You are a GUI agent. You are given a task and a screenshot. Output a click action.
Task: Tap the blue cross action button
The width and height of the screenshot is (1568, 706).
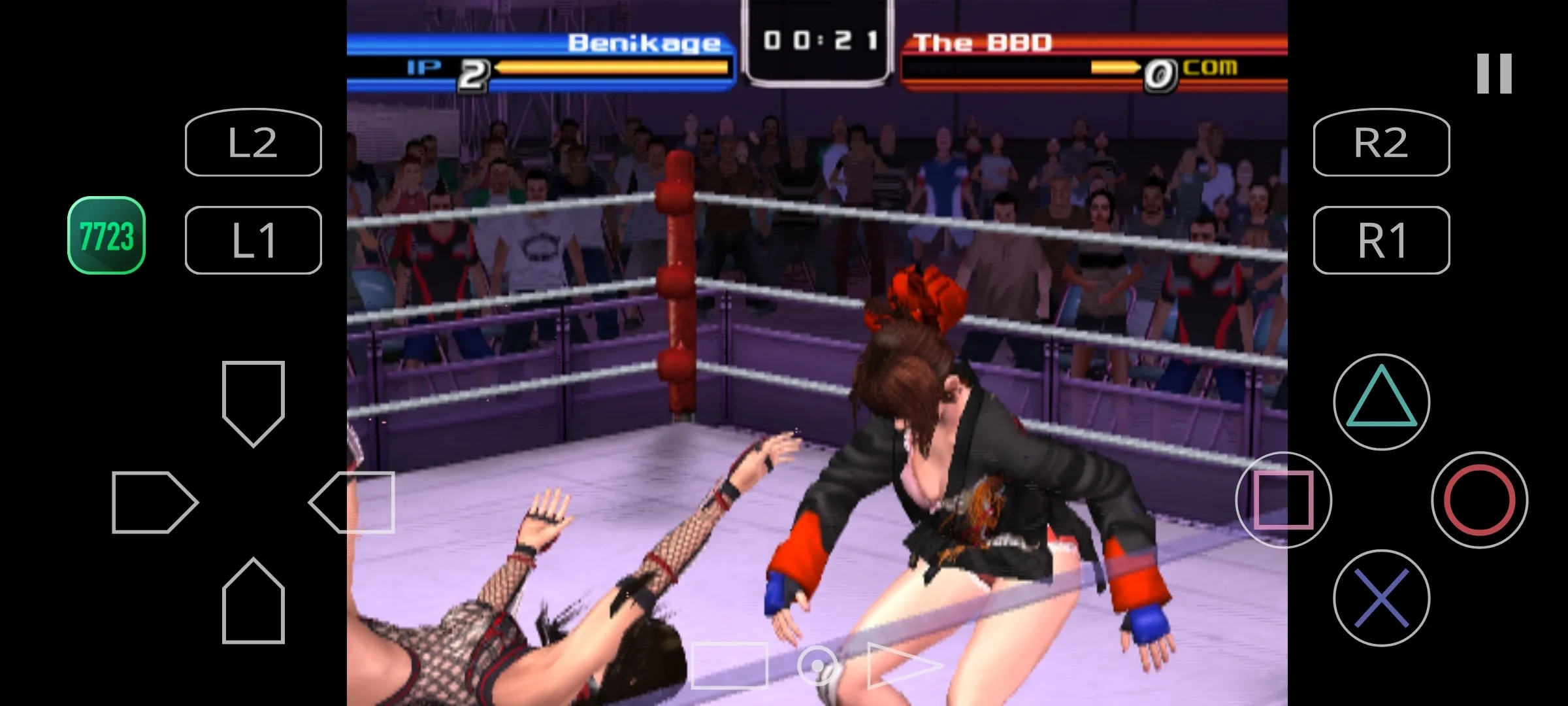tap(1381, 597)
